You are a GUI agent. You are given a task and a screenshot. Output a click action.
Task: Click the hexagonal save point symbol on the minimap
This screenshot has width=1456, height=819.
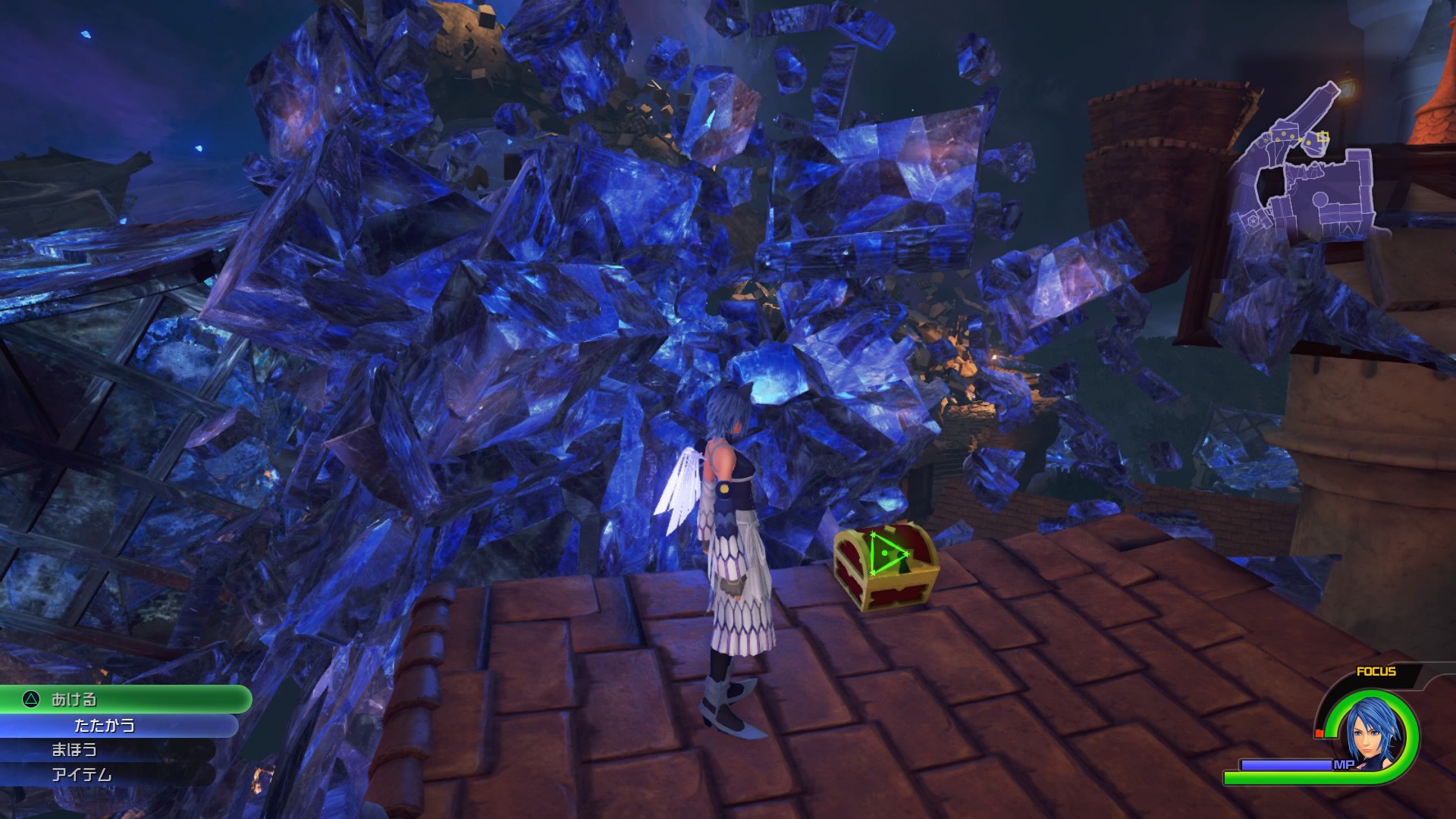coord(1252,221)
